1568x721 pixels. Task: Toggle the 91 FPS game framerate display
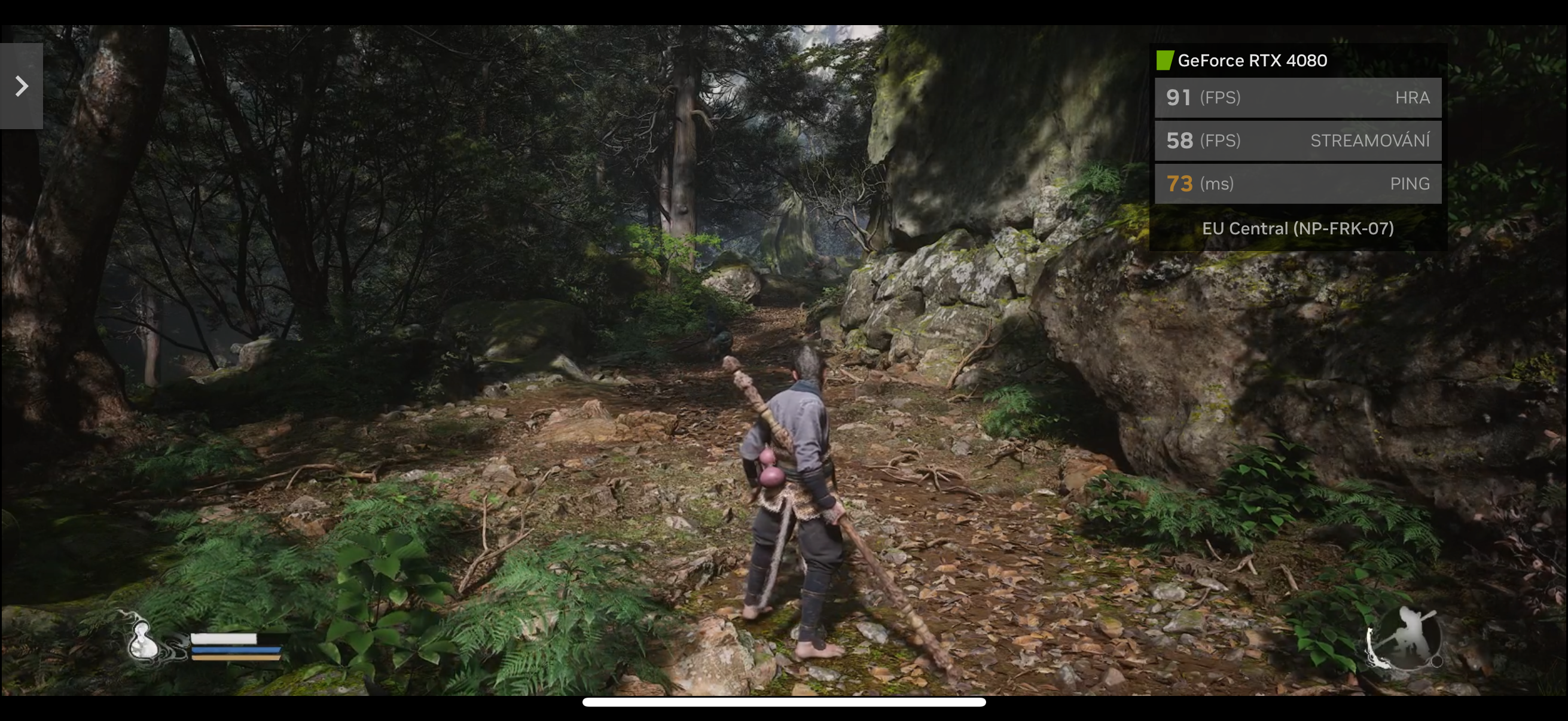click(x=1179, y=97)
